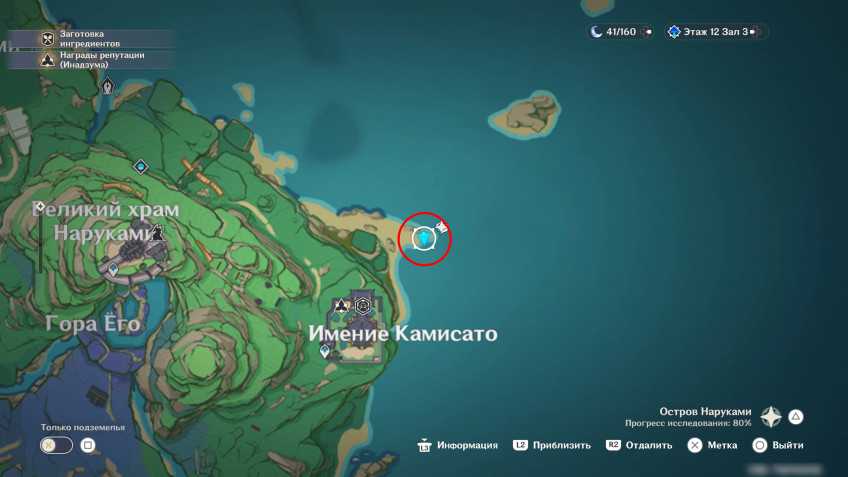
Task: Select the hexagonal marker above 'Имение Камисато'
Action: click(363, 305)
